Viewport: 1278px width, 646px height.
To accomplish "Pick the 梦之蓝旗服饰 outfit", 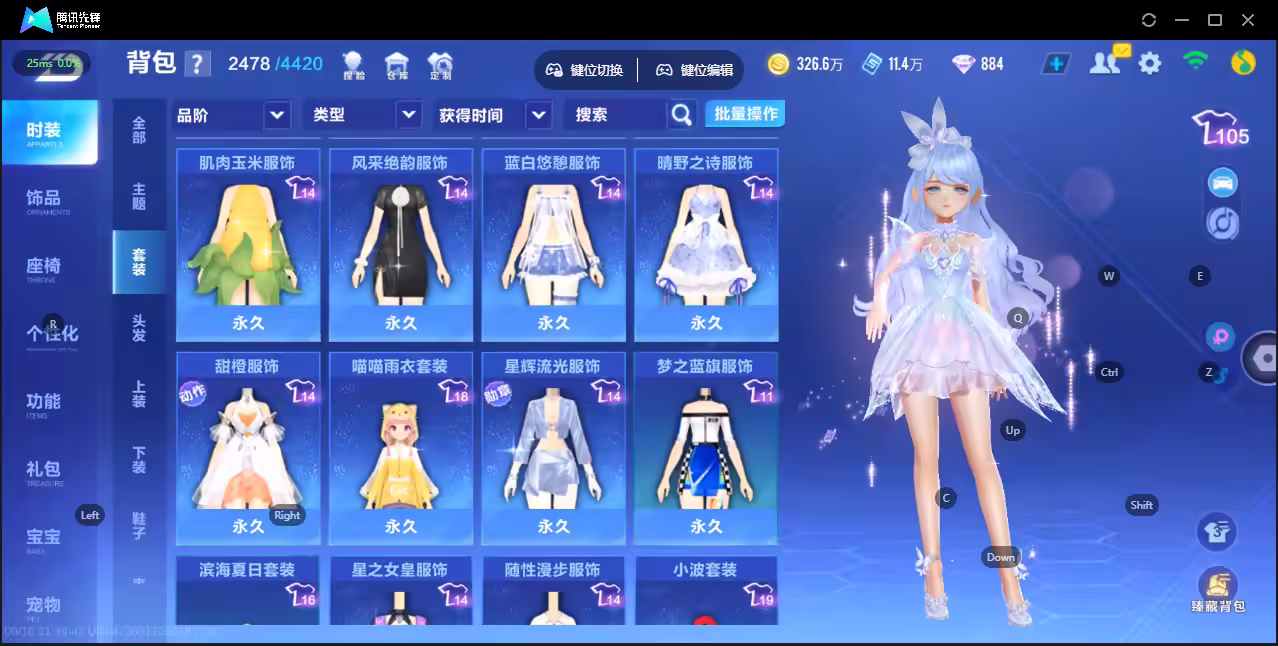I will [x=706, y=449].
